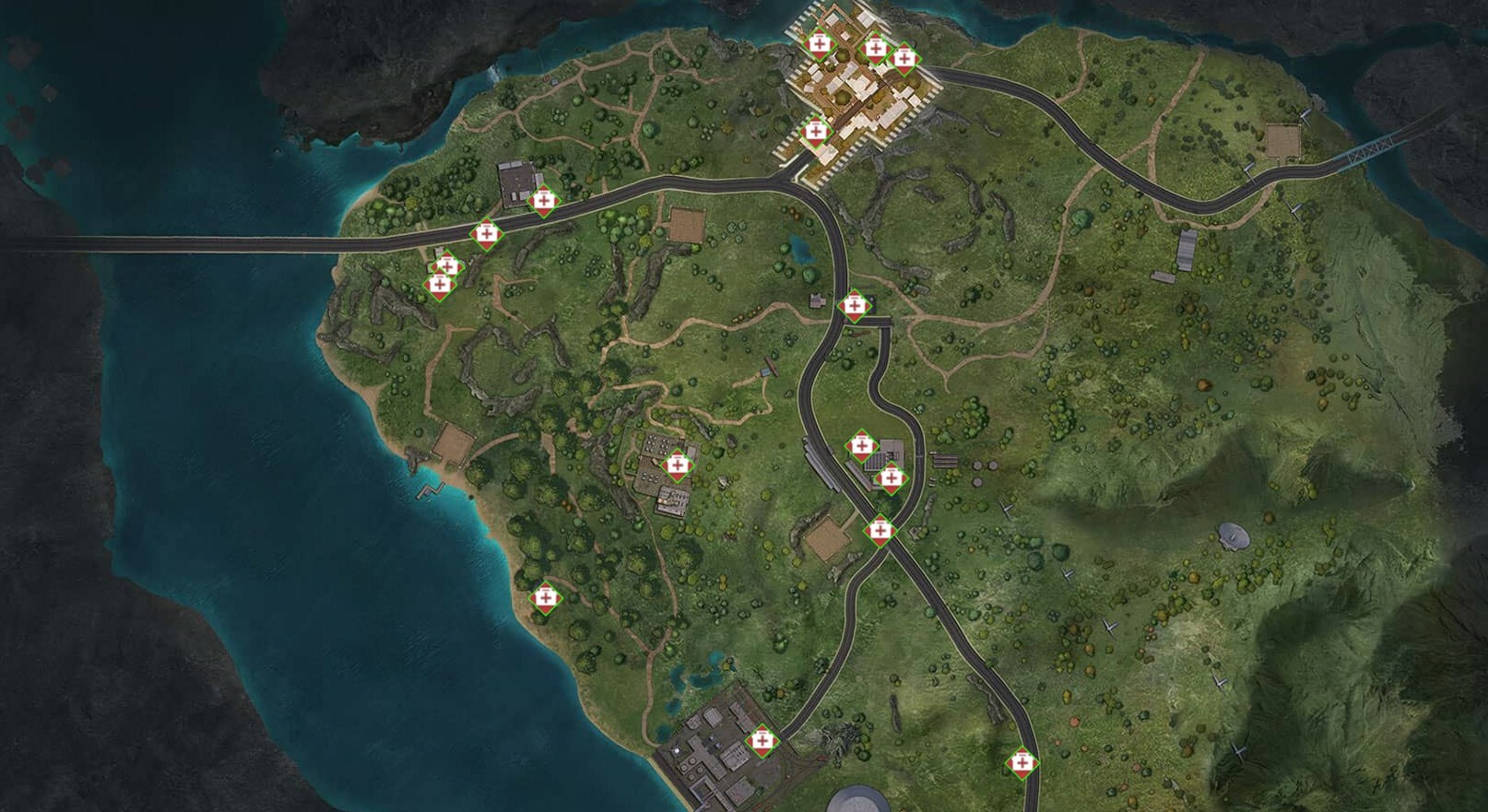This screenshot has height=812, width=1488.
Task: Select the medkit marker beside the northwest warehouse building
Action: tap(542, 199)
